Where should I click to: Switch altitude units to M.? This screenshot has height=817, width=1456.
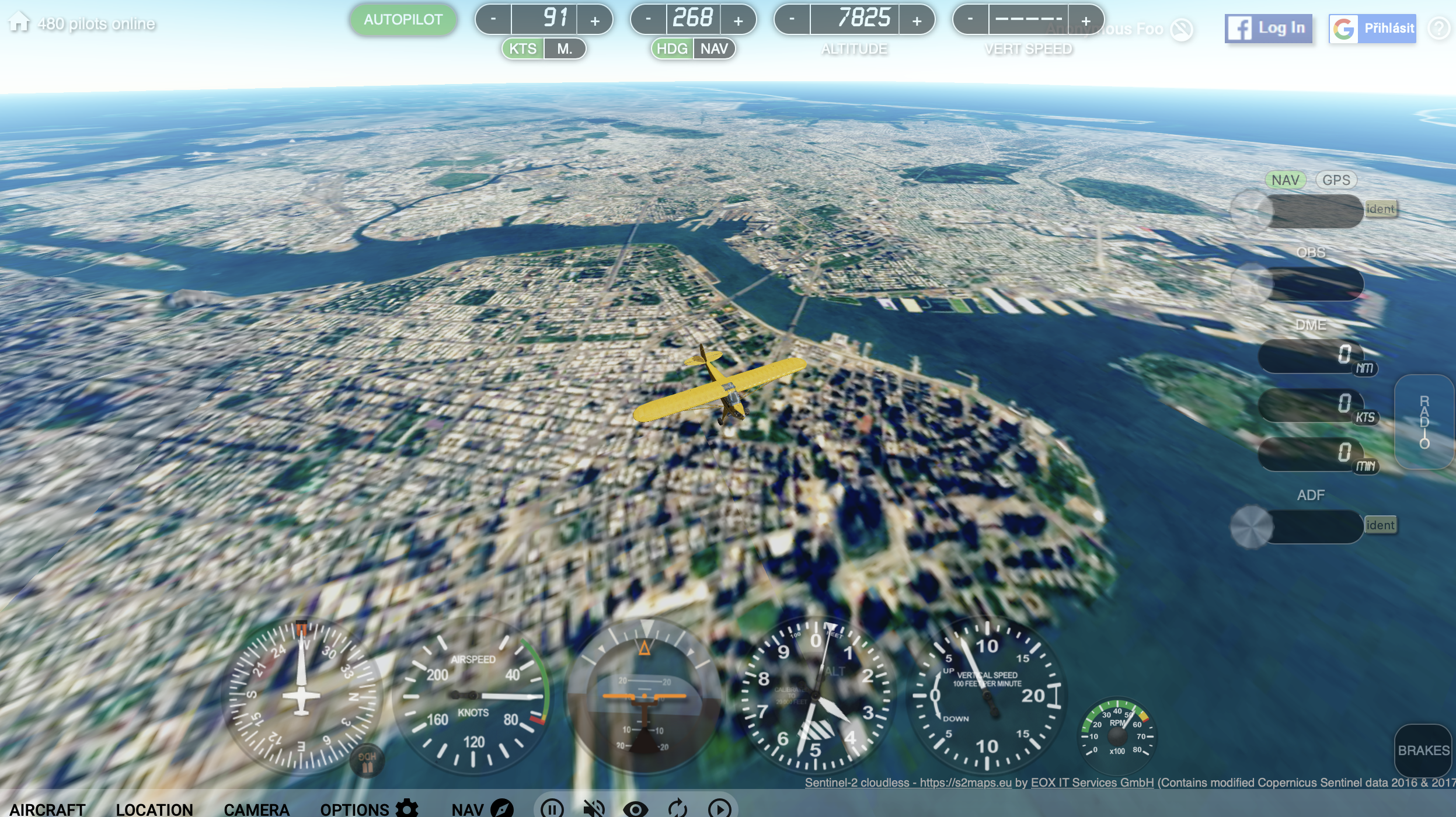point(563,48)
